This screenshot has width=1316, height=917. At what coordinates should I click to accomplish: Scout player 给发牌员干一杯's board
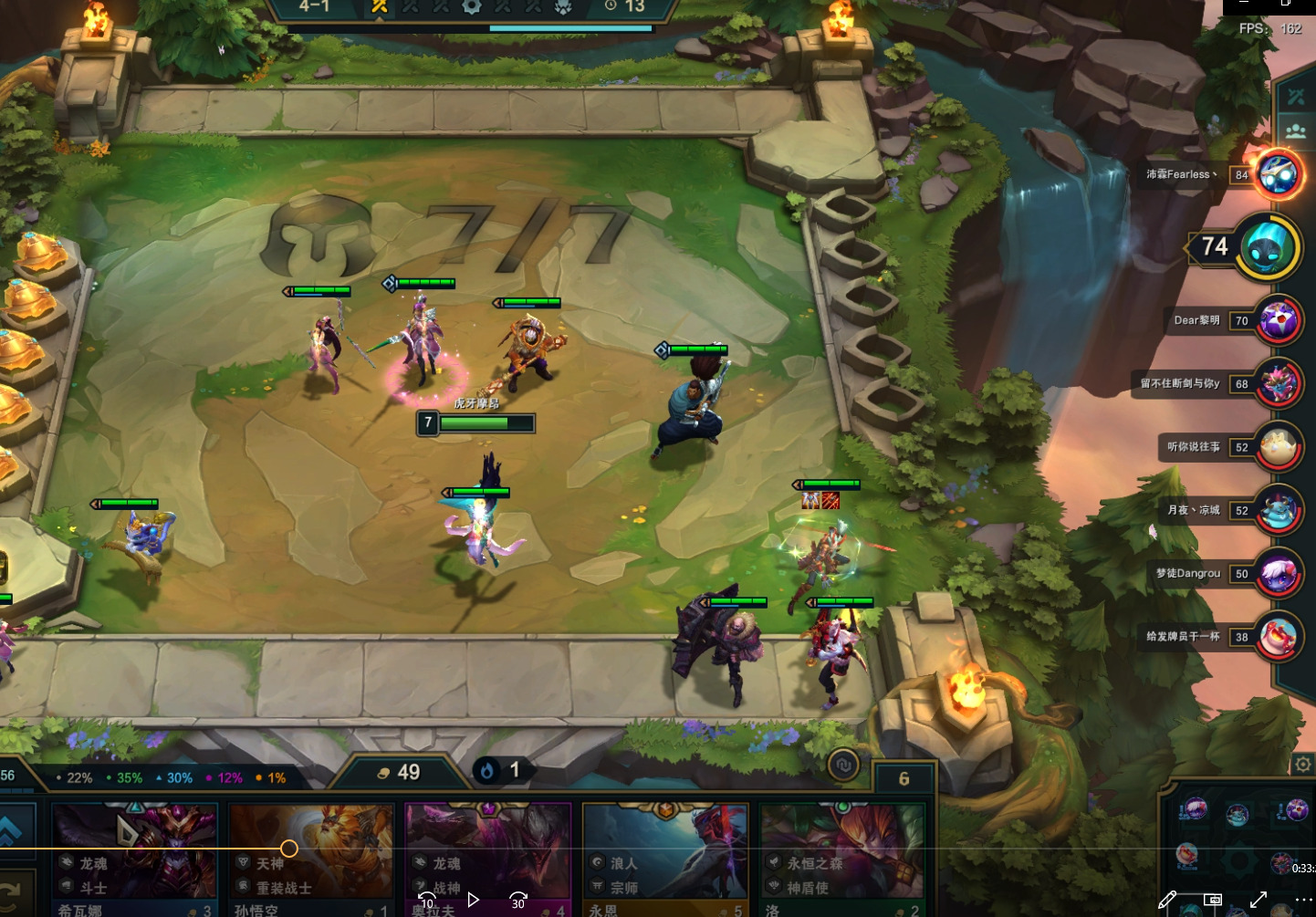point(1279,637)
